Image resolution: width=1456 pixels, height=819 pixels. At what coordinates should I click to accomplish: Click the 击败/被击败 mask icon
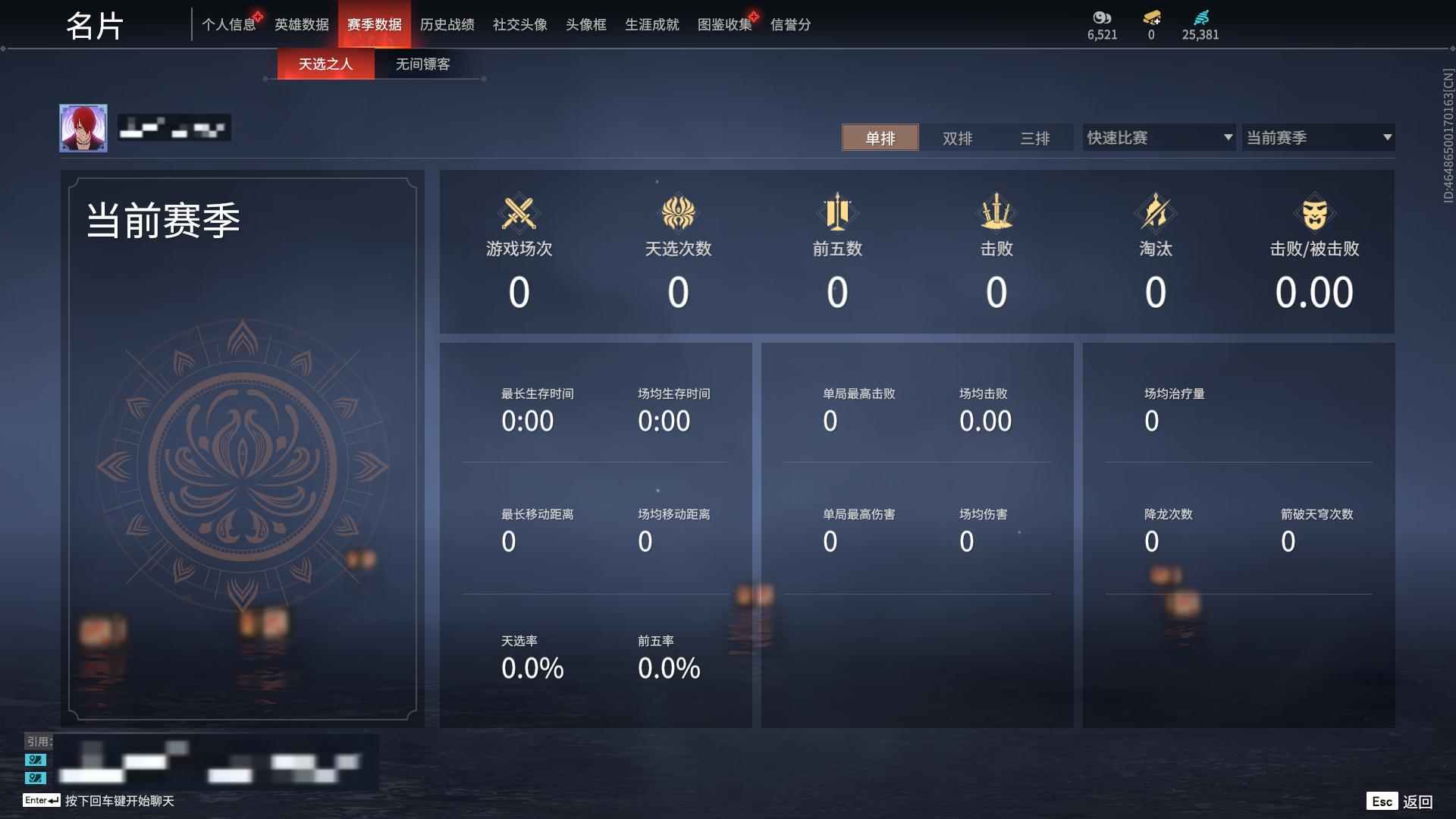tap(1314, 213)
